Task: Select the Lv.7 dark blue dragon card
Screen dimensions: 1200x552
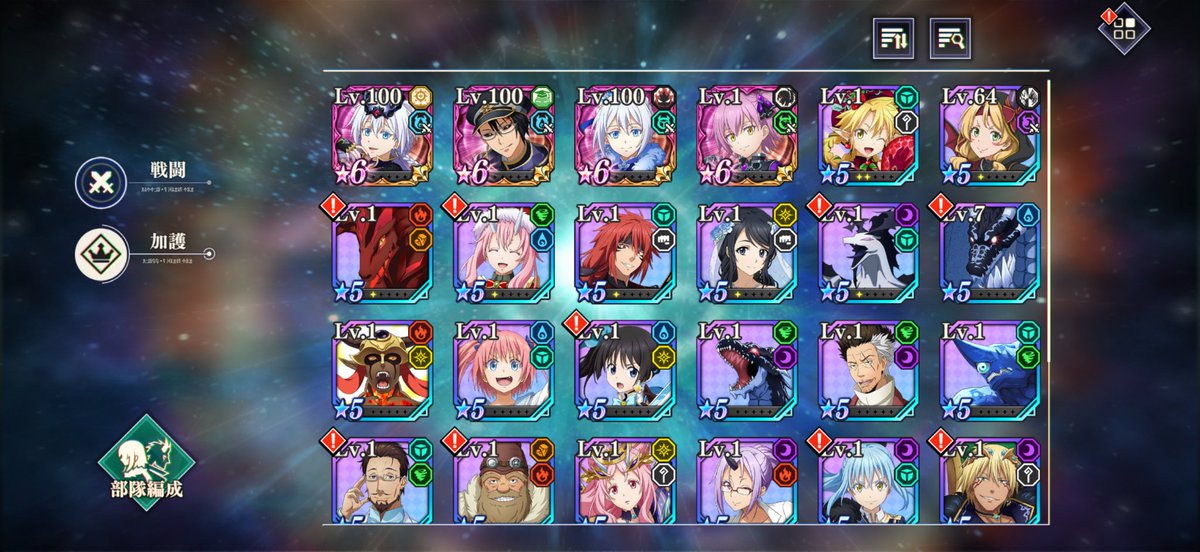Action: tap(990, 255)
